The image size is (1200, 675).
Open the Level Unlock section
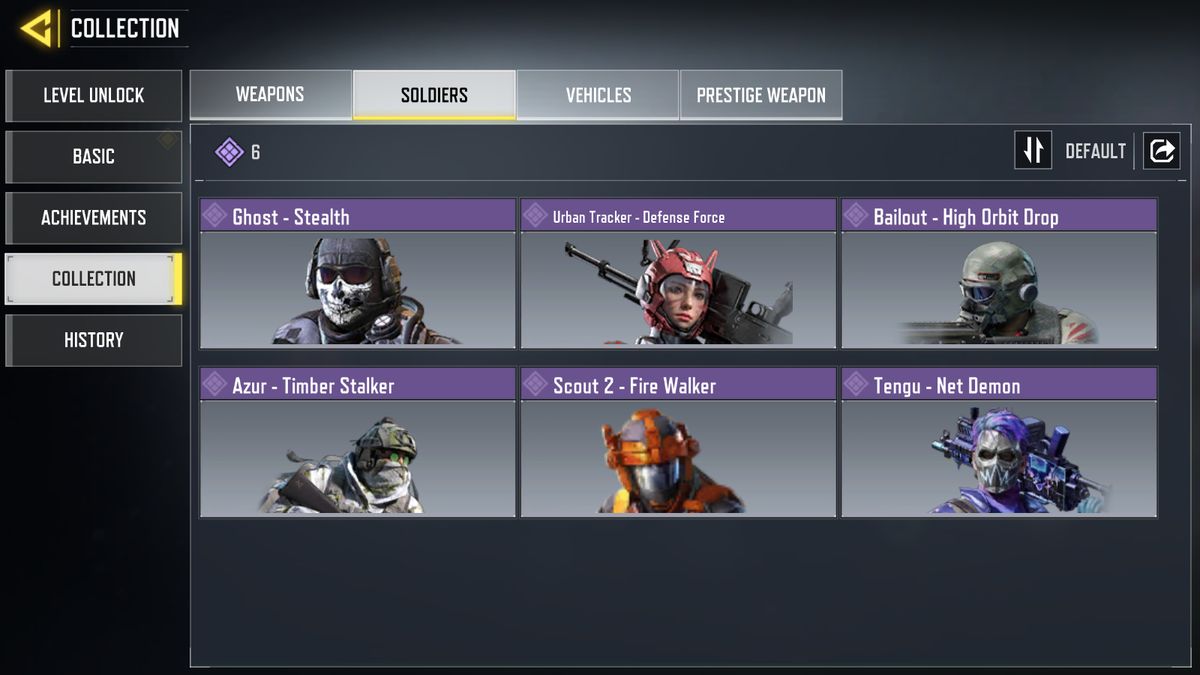(x=93, y=96)
